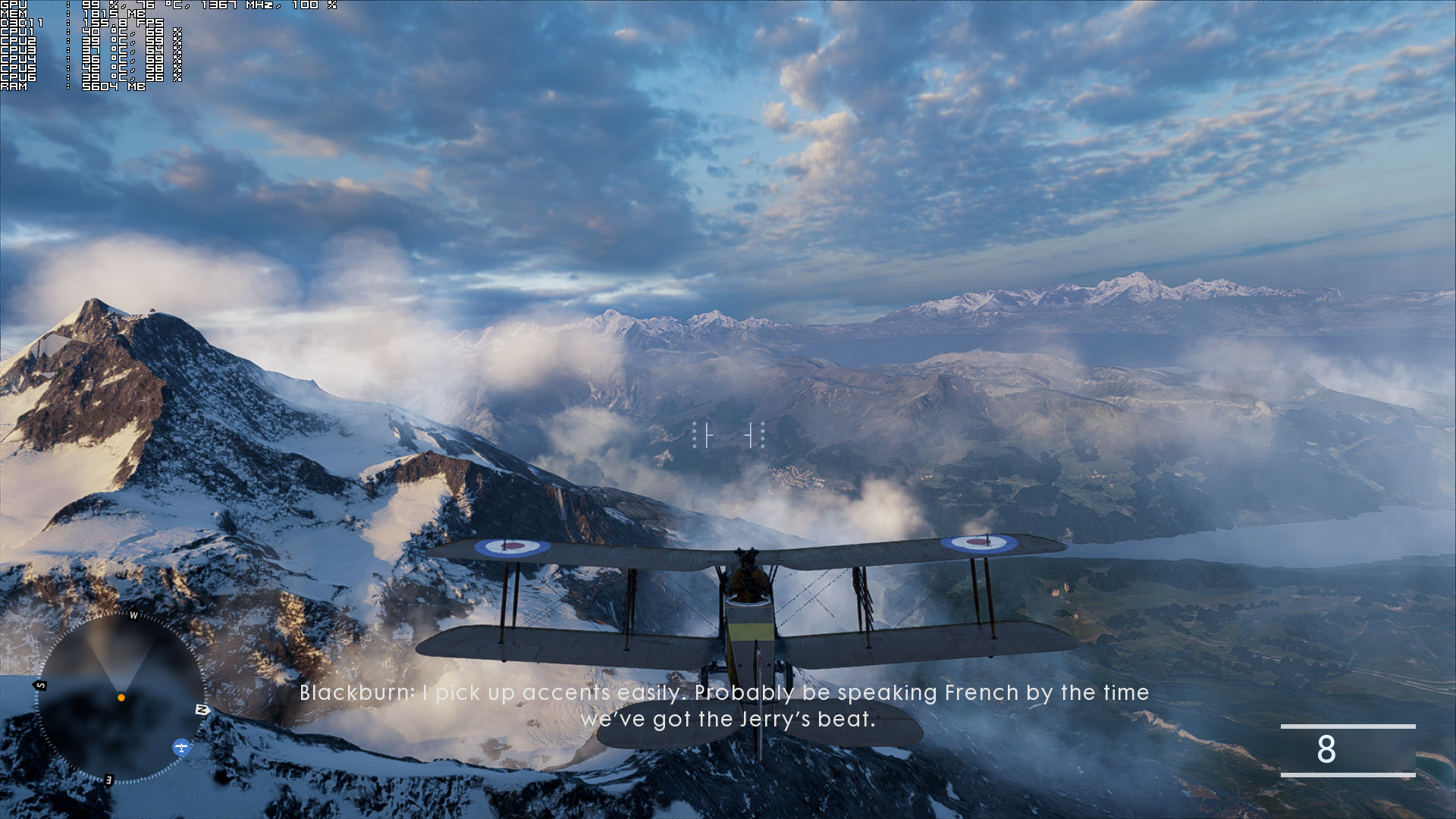Select the blue plane marker on minimap
Screen dimensions: 1456x819
pos(181,748)
